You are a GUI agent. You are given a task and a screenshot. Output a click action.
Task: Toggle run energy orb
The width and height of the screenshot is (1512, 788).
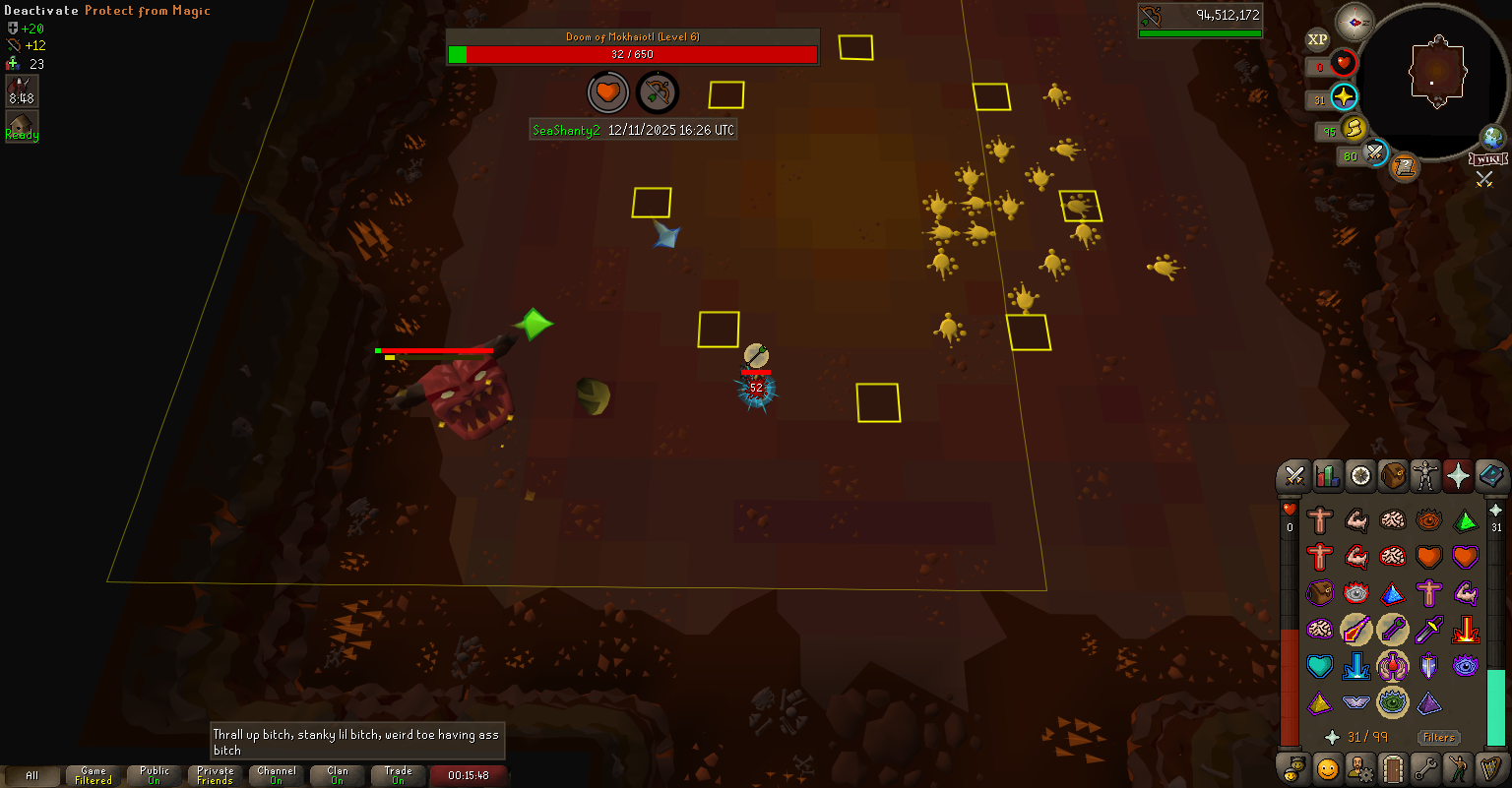point(1354,129)
